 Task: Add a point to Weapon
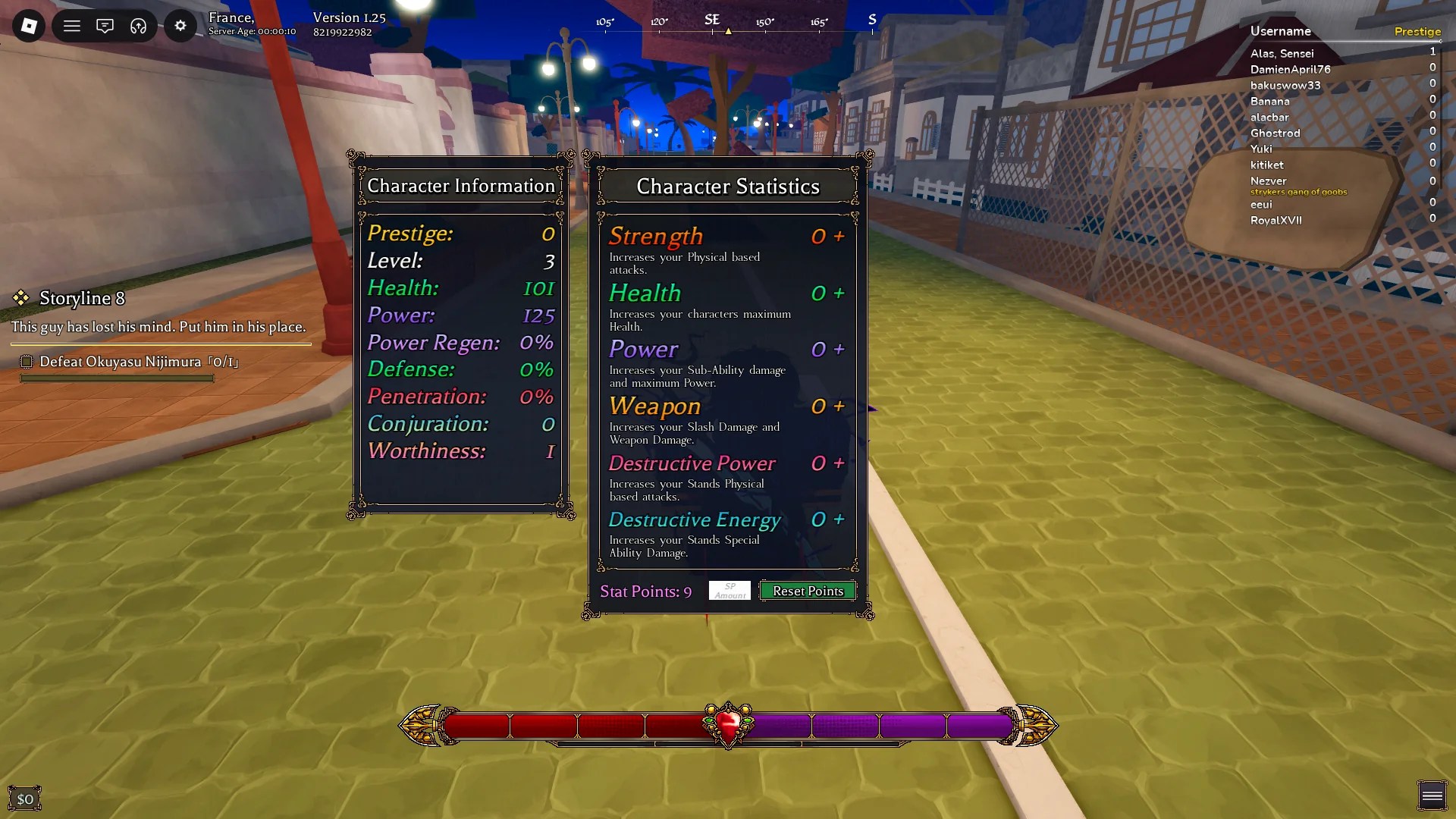[x=838, y=406]
